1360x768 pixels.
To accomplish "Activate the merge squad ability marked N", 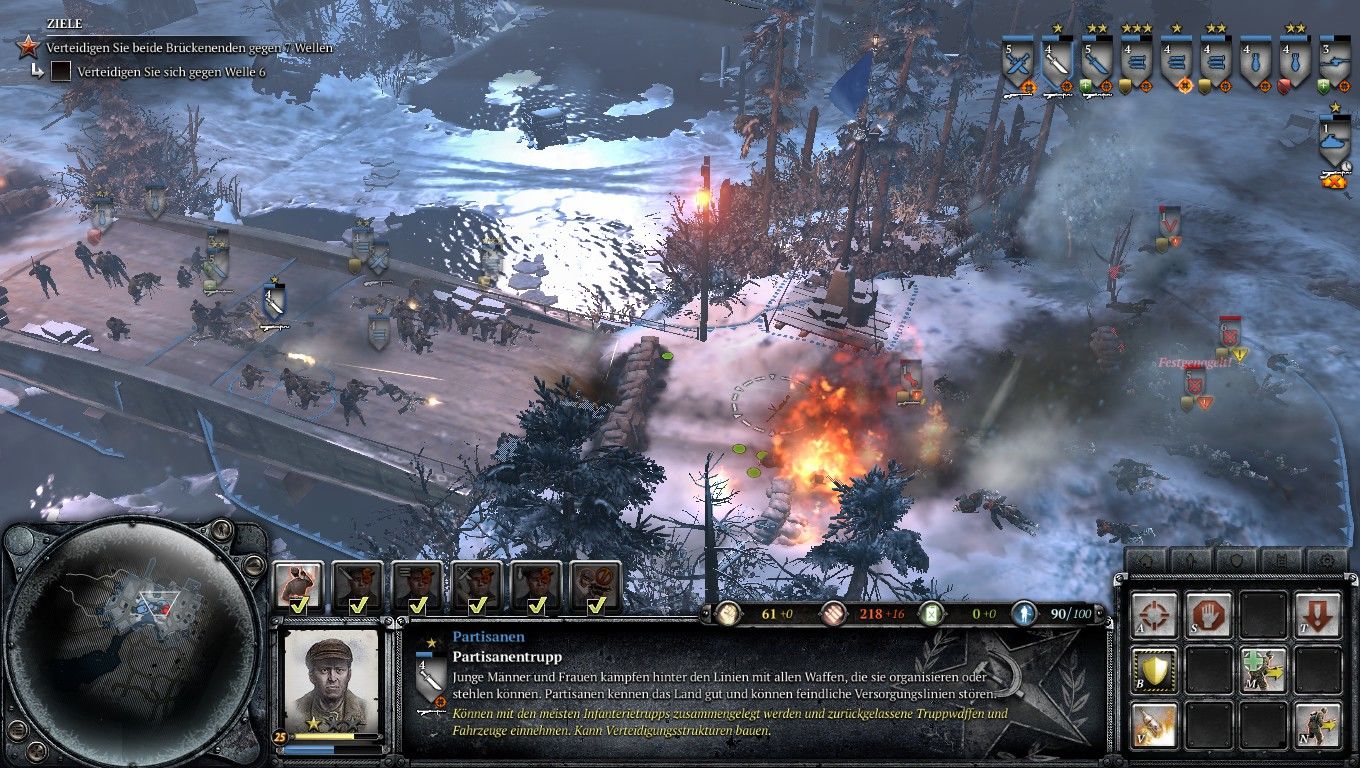I will [x=1316, y=723].
